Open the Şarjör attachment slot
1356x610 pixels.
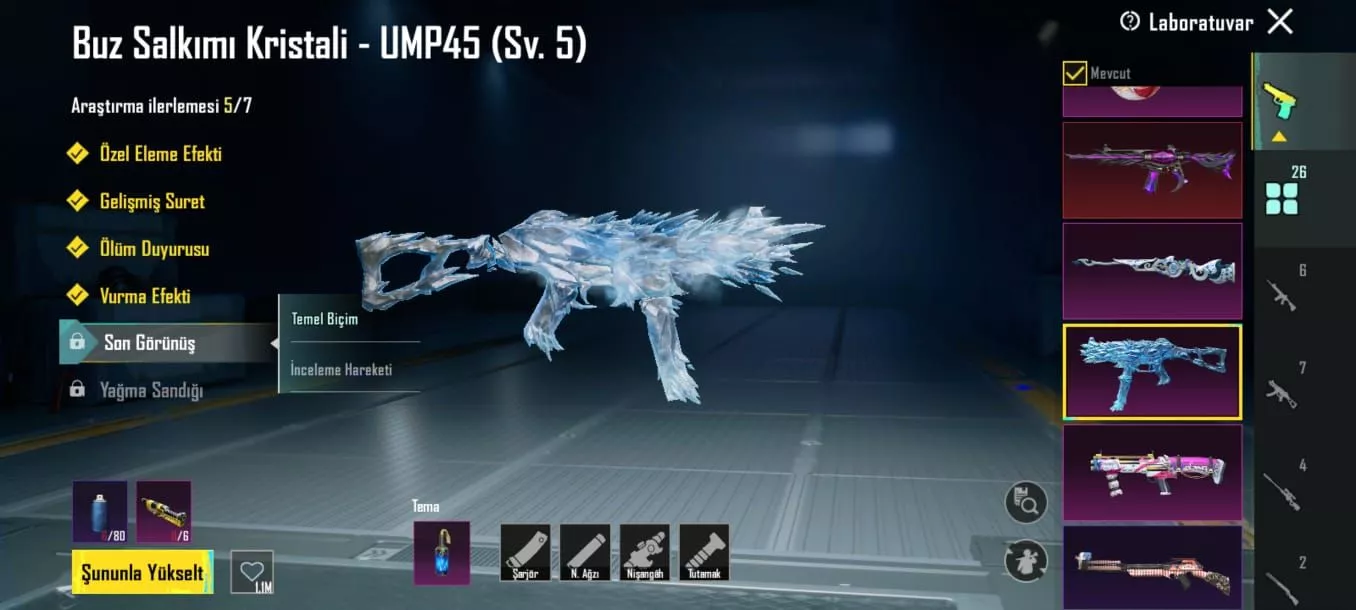525,552
